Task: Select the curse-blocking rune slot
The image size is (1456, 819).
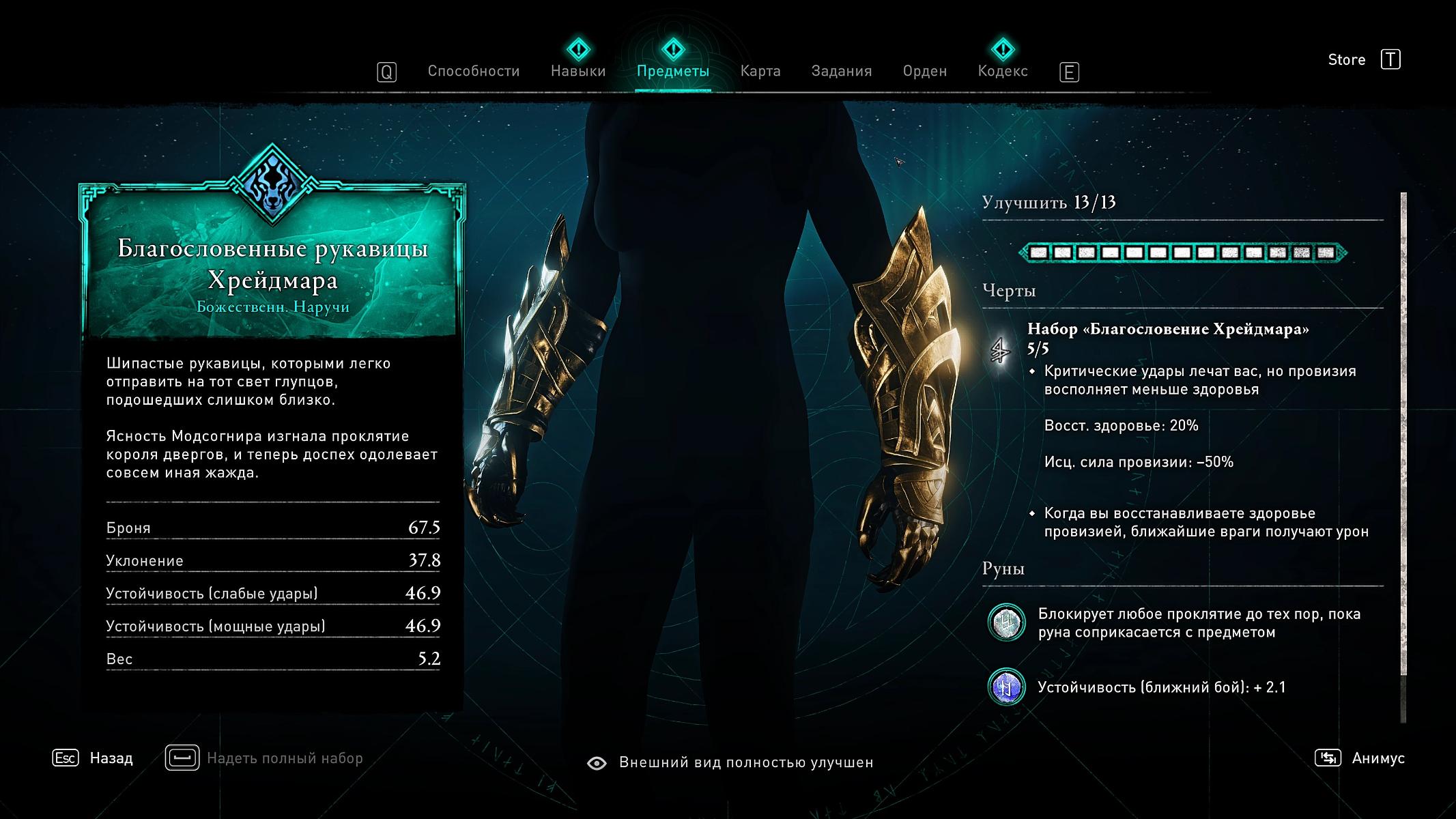Action: point(1006,622)
